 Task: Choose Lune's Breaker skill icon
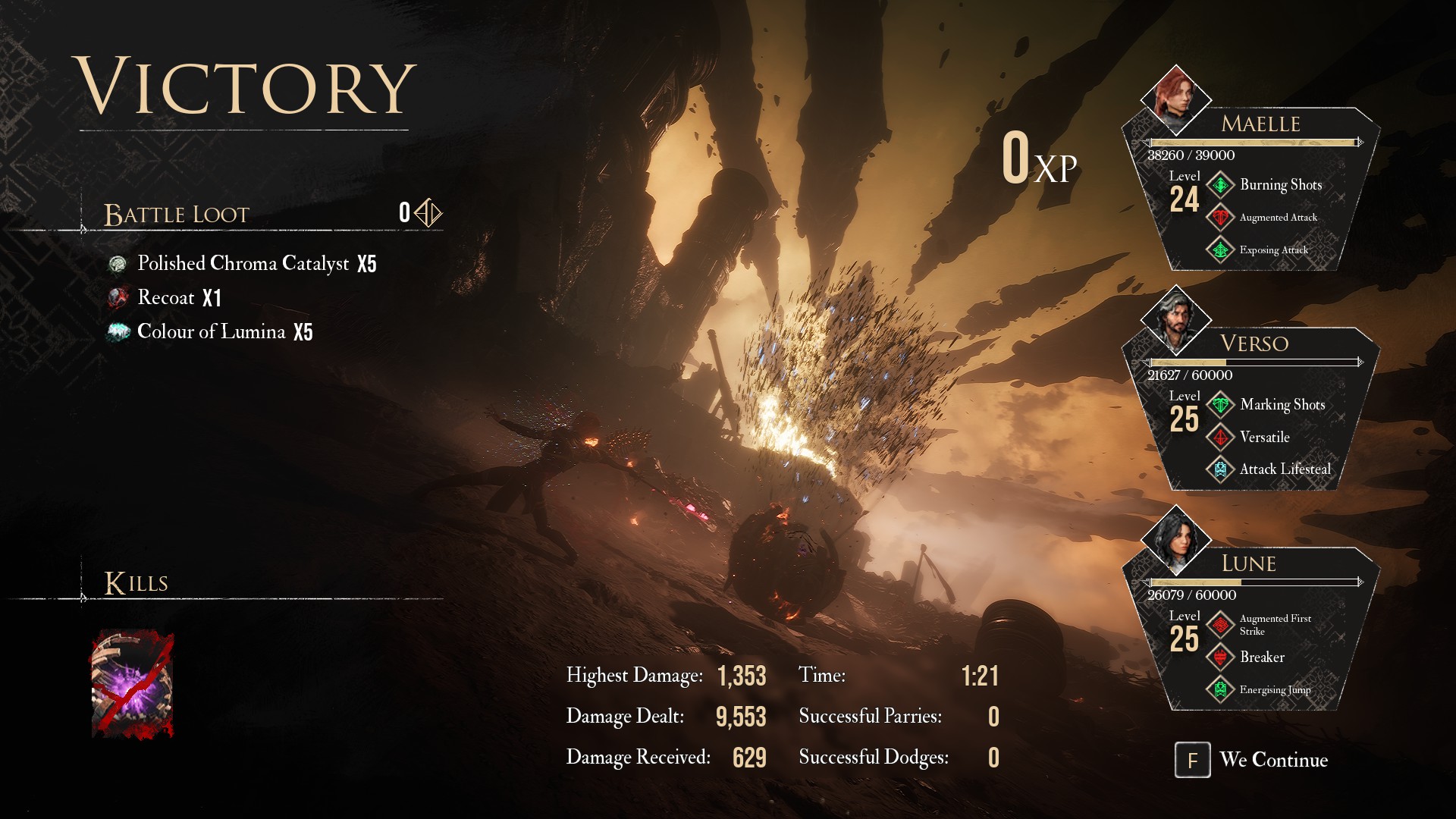[1220, 657]
